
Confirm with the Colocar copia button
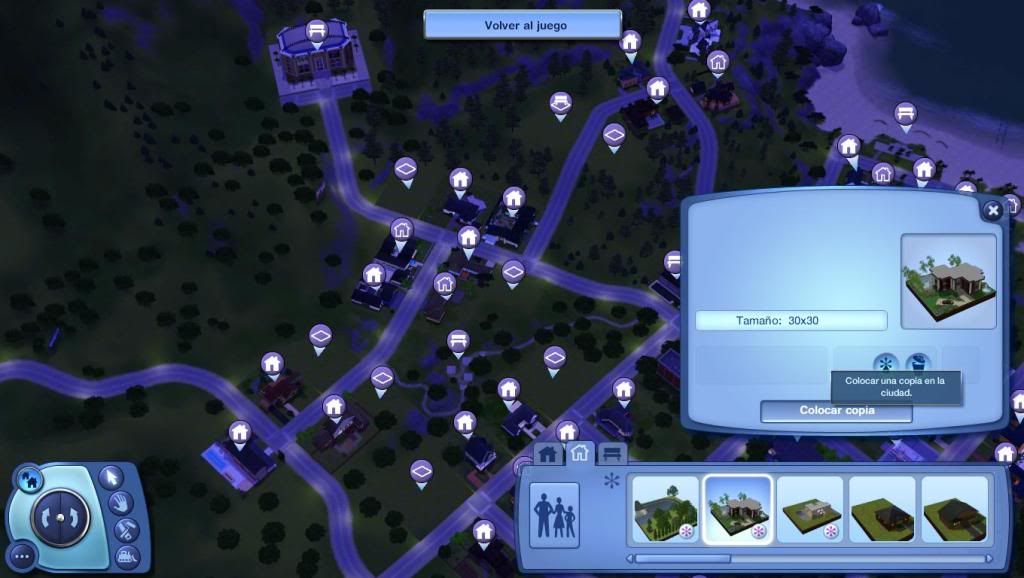tap(836, 411)
